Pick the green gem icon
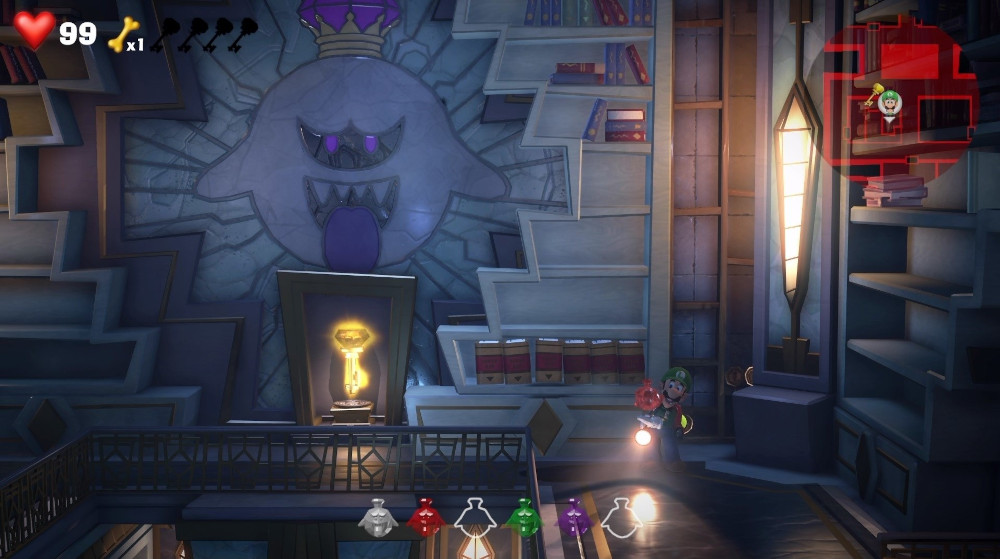Screen dimensions: 1000x559 [522, 517]
